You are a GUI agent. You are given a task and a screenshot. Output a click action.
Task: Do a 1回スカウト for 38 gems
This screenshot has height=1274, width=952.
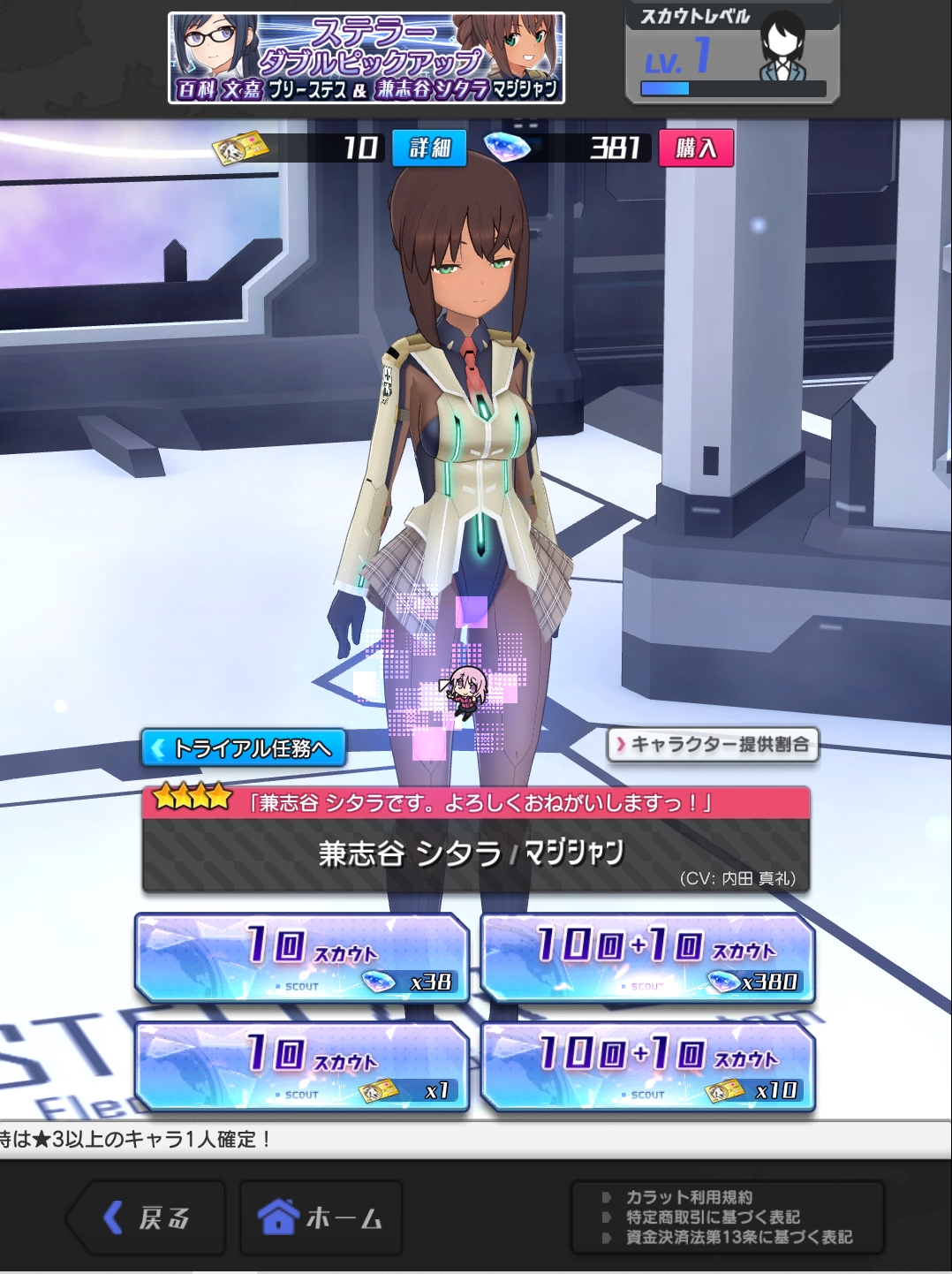[x=301, y=959]
